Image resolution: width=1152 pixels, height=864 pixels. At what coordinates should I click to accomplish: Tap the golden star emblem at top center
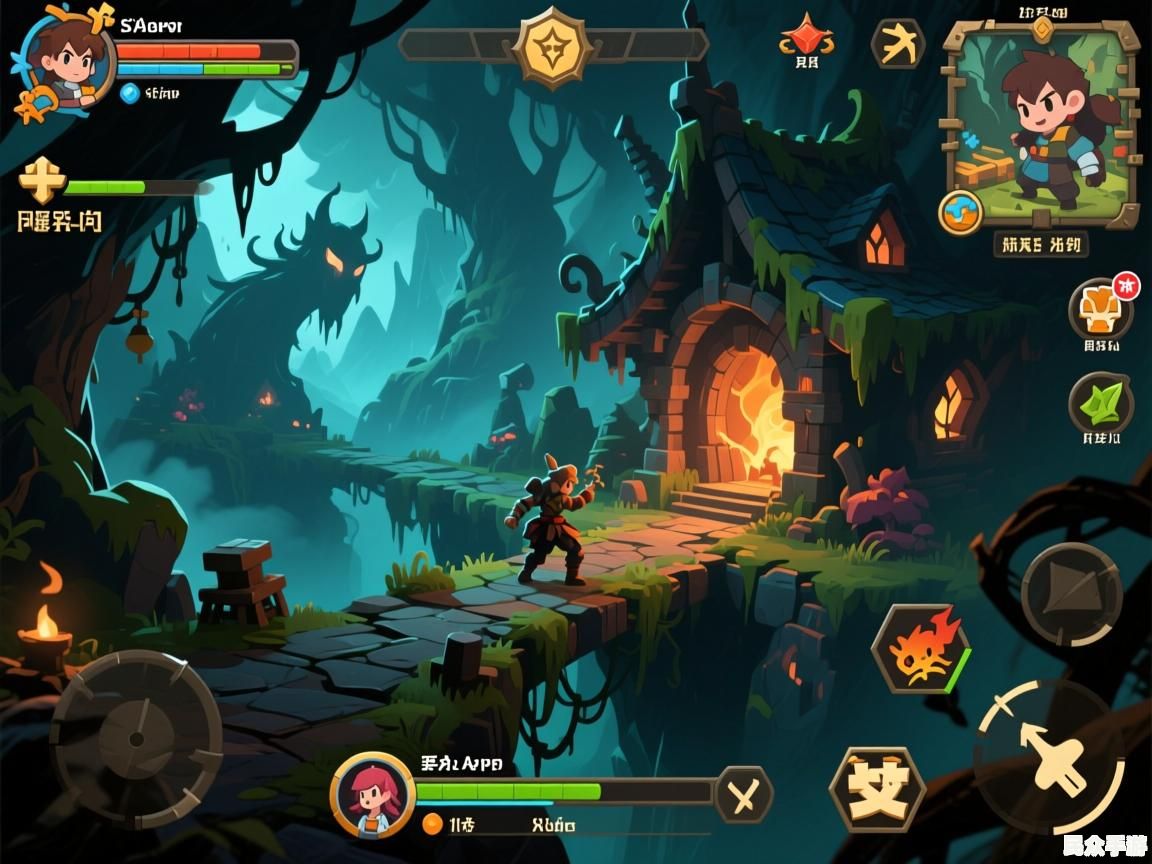(551, 45)
